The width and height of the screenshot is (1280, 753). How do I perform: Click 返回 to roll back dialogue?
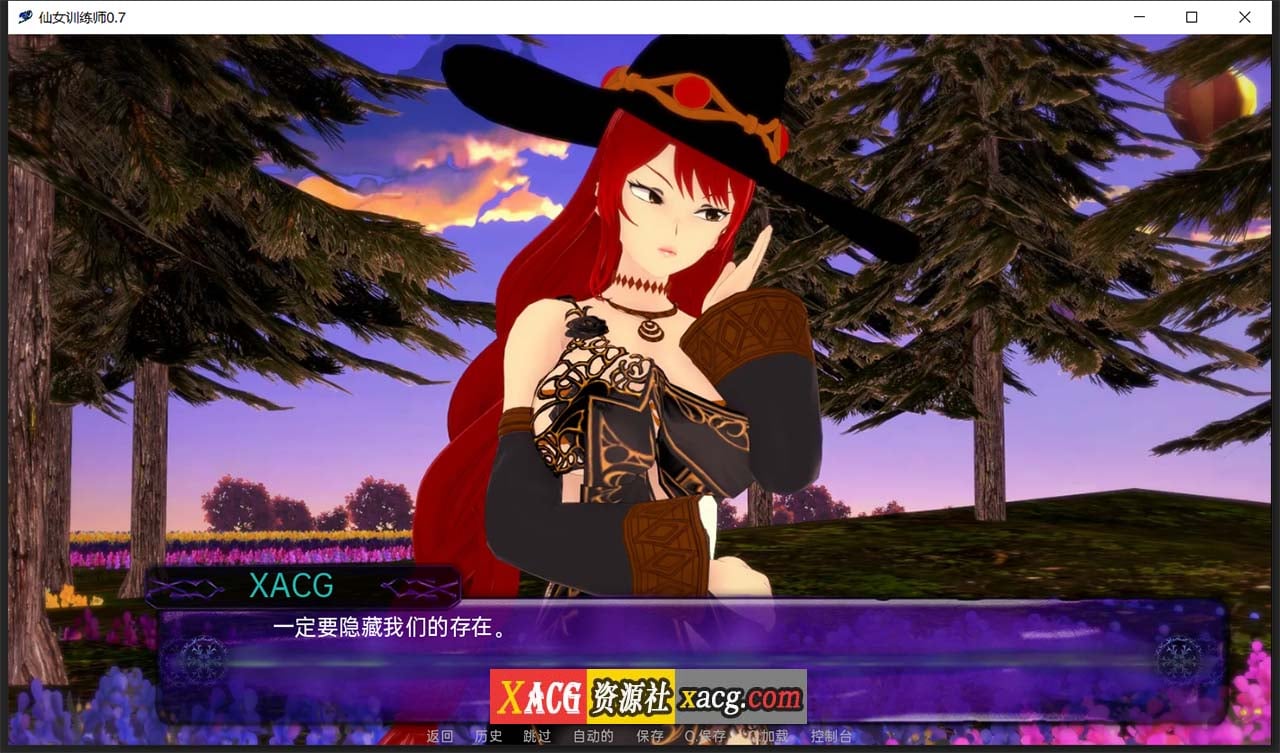click(x=440, y=735)
